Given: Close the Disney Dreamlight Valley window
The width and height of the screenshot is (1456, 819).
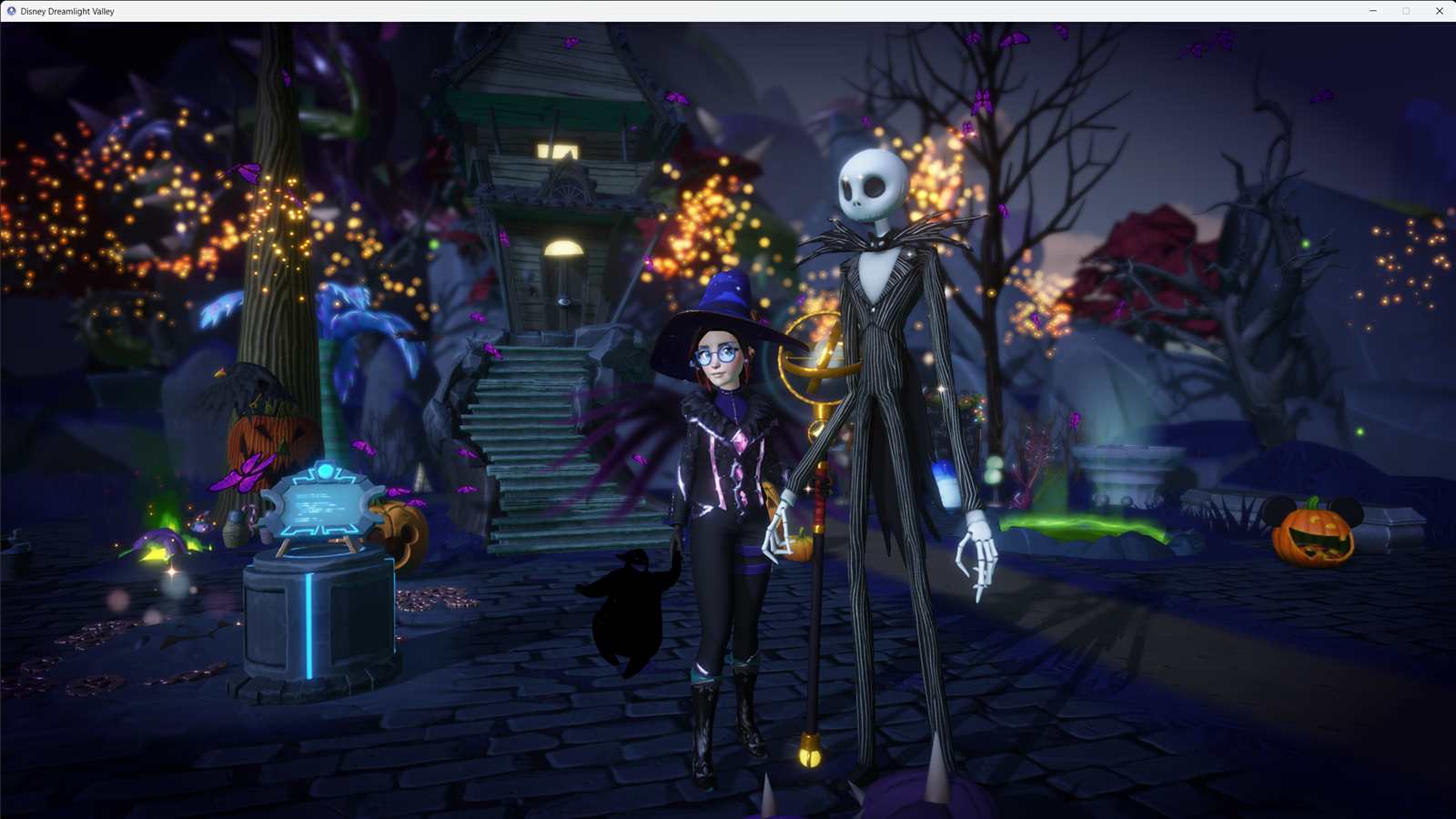Looking at the screenshot, I should (x=1439, y=11).
